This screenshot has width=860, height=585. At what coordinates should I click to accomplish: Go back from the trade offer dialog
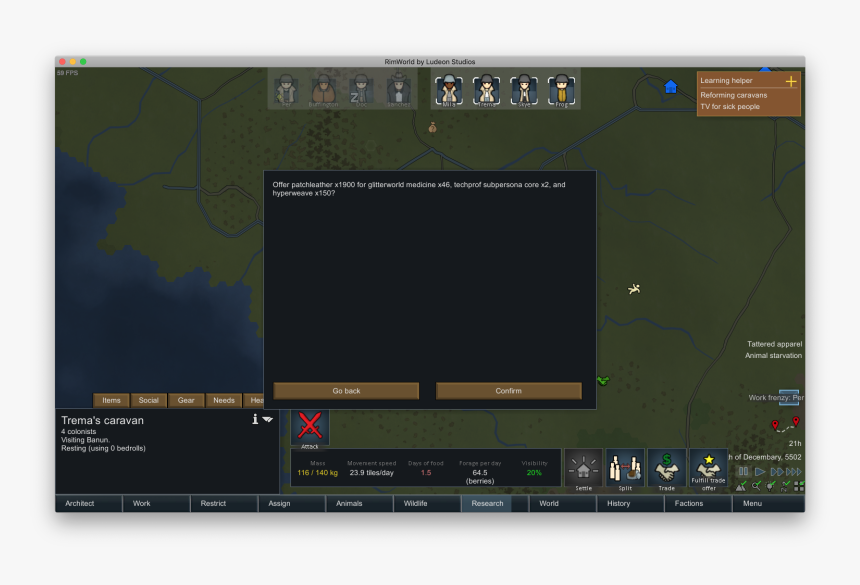(x=346, y=391)
